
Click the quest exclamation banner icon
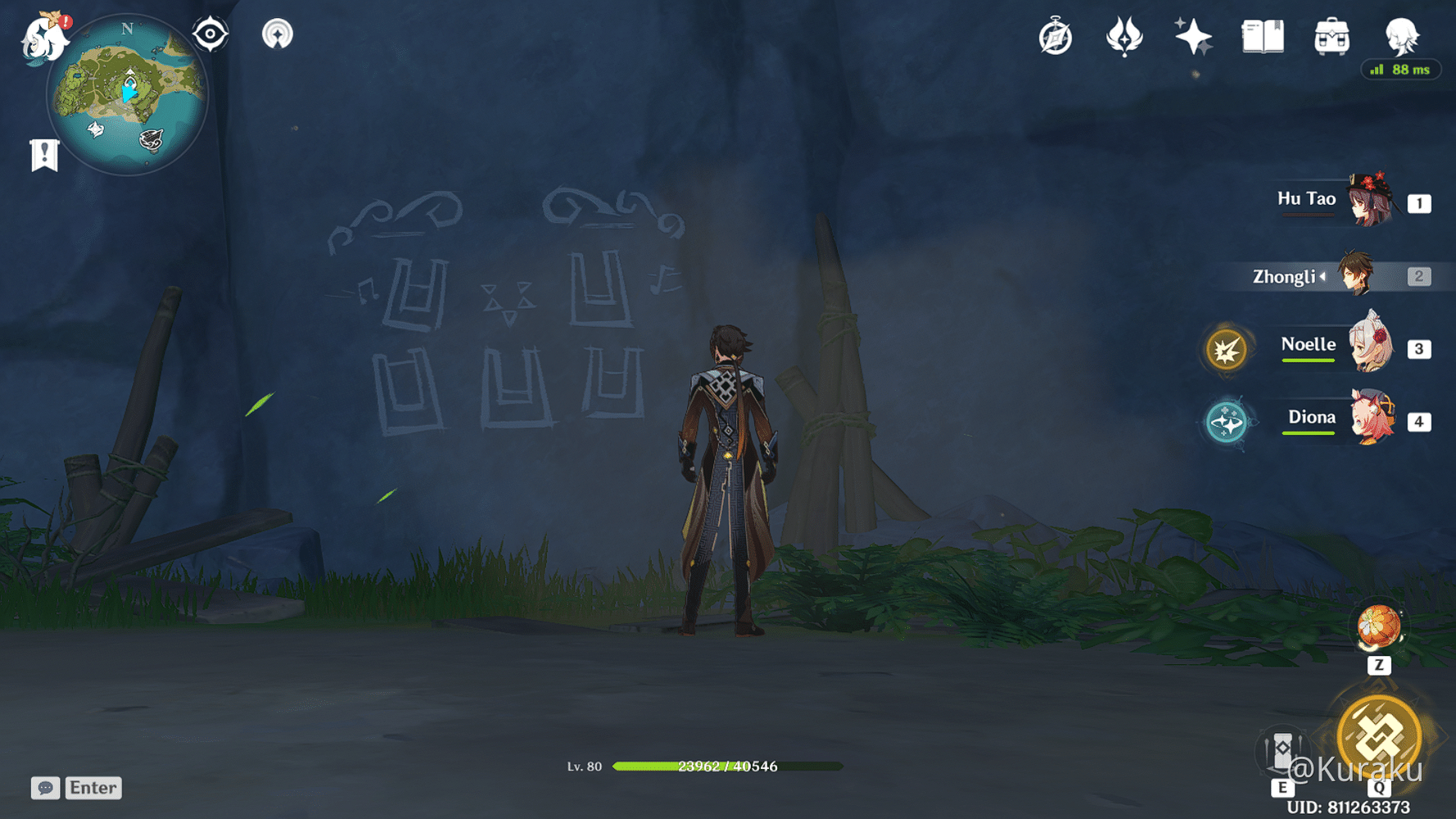(x=43, y=152)
